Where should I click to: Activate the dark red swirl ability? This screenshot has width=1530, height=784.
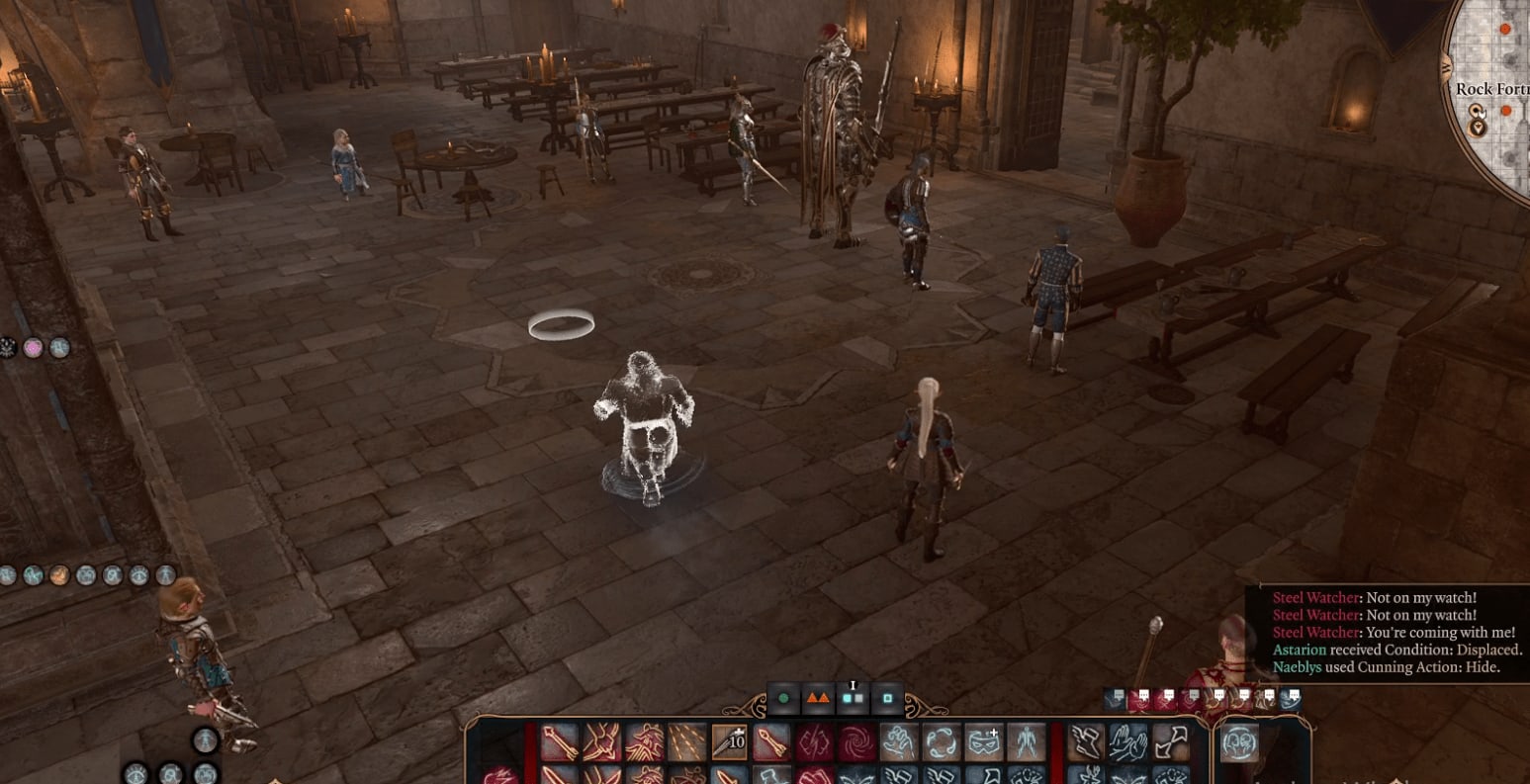(856, 741)
